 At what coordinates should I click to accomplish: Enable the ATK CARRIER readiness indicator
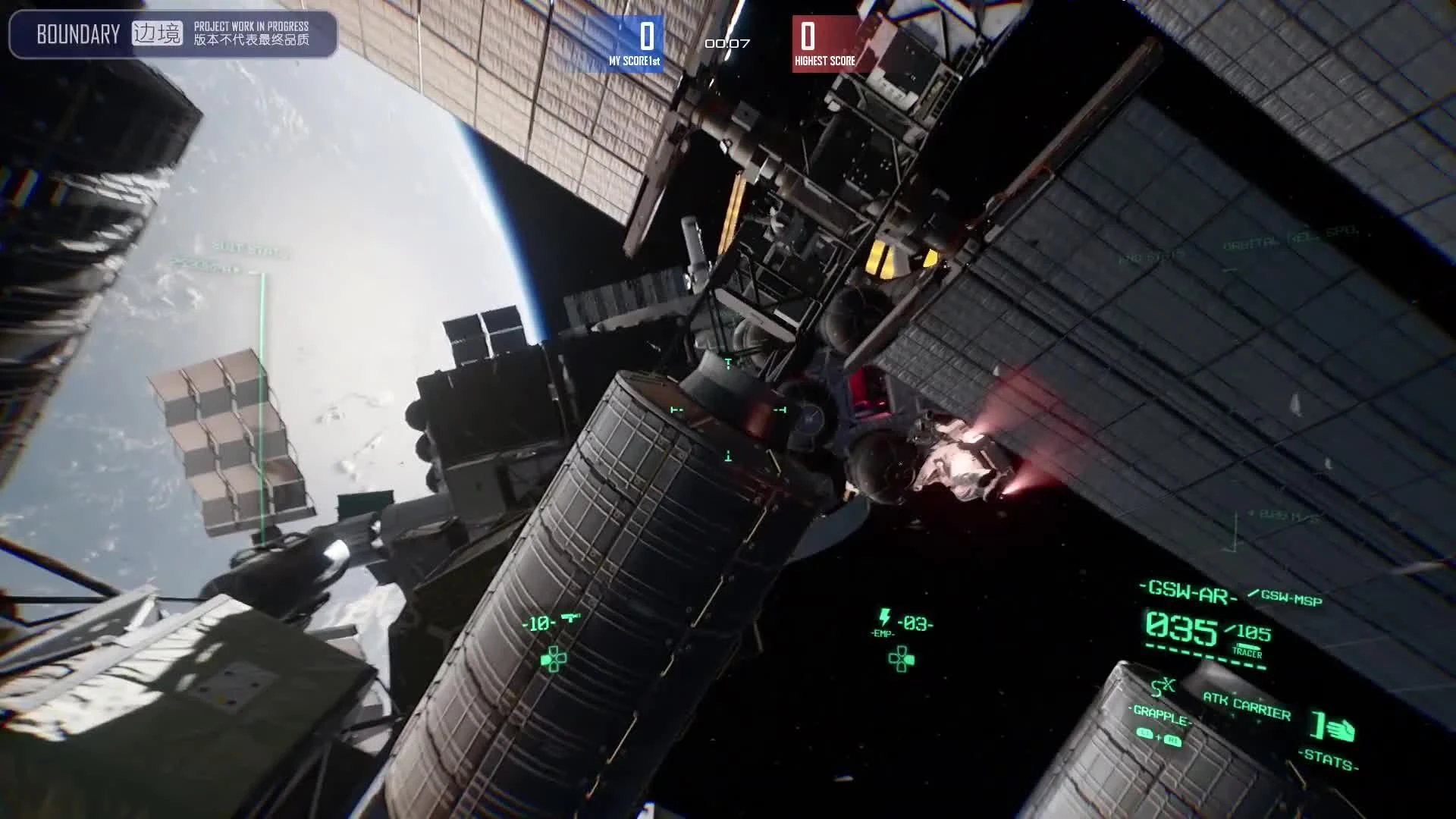point(1246,705)
